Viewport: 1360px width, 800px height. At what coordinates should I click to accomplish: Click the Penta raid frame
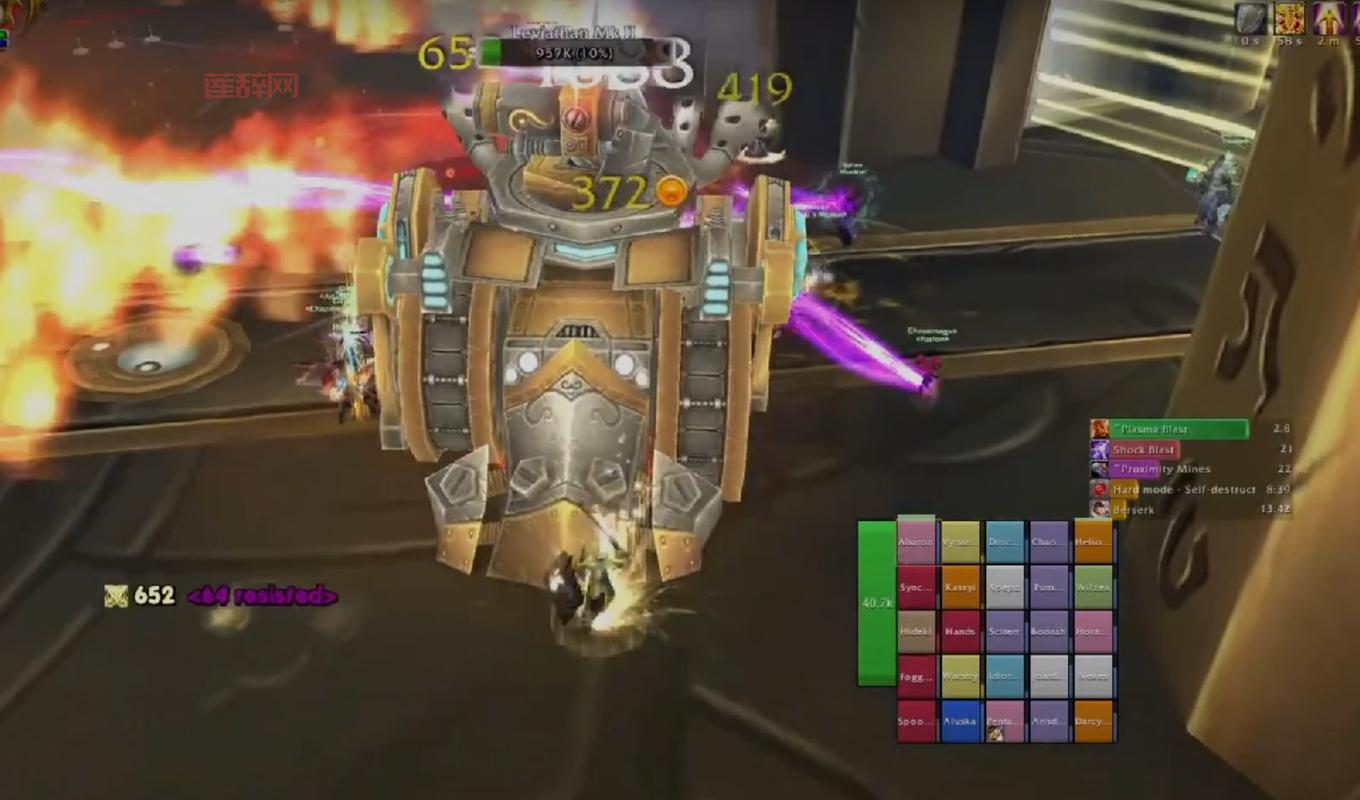[1005, 721]
